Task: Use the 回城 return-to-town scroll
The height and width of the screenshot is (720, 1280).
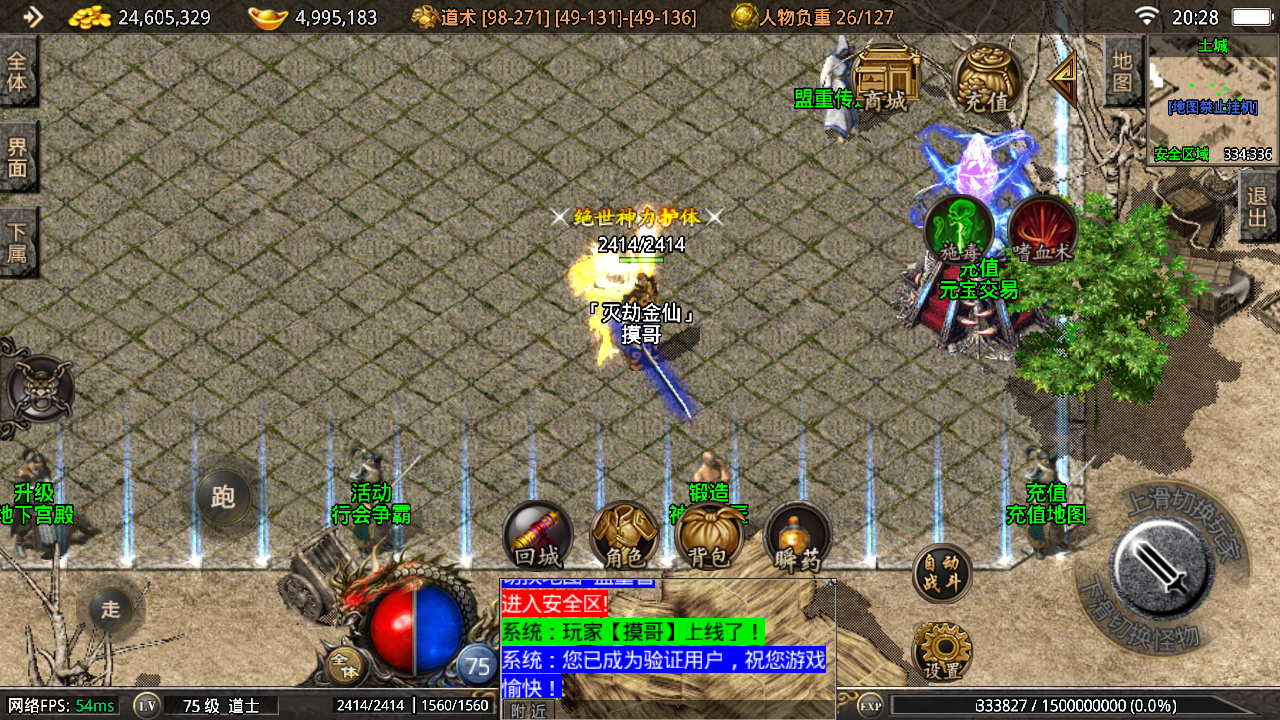Action: [537, 535]
